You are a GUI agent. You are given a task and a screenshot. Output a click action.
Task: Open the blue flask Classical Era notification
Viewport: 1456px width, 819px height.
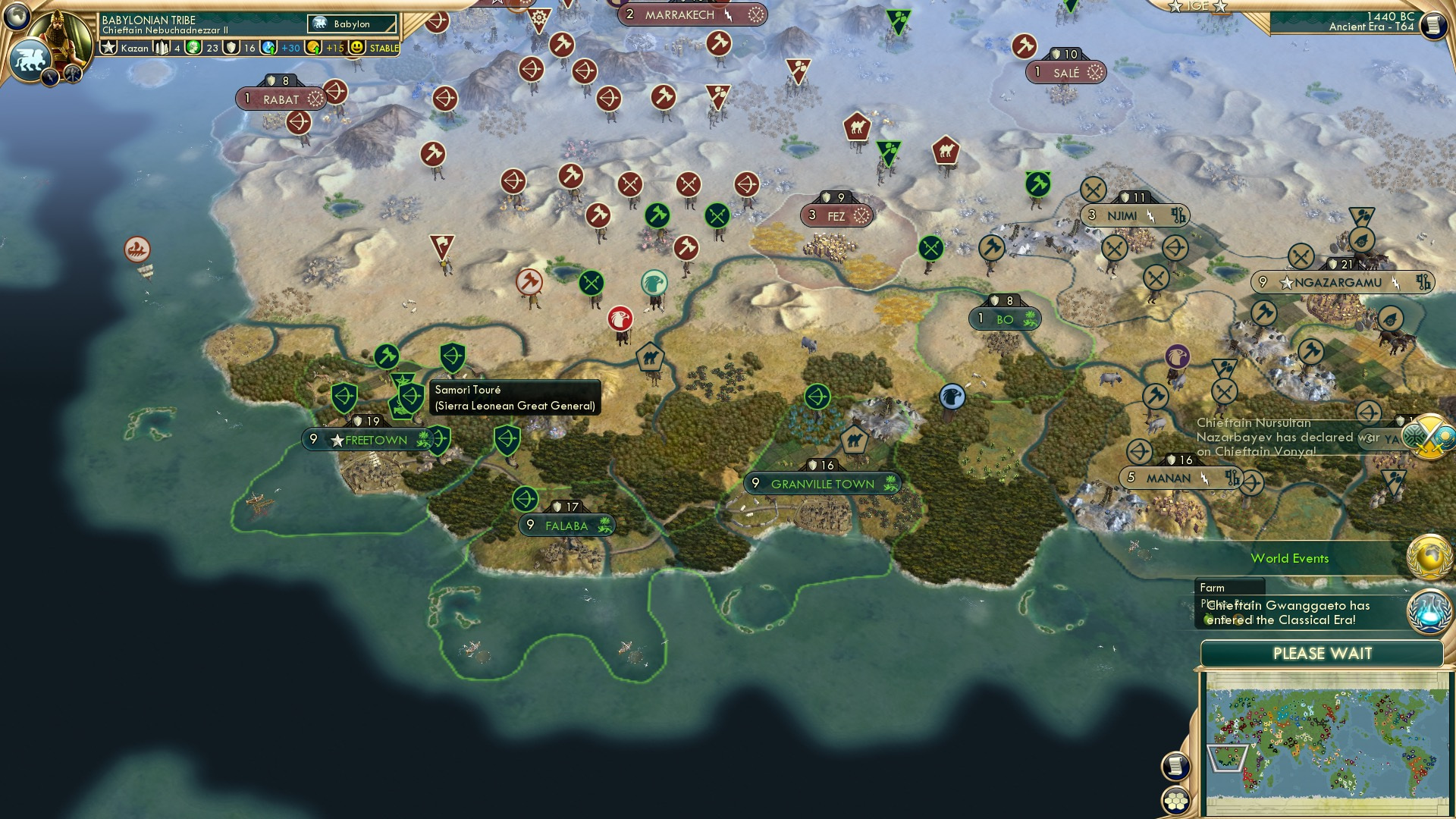1429,611
